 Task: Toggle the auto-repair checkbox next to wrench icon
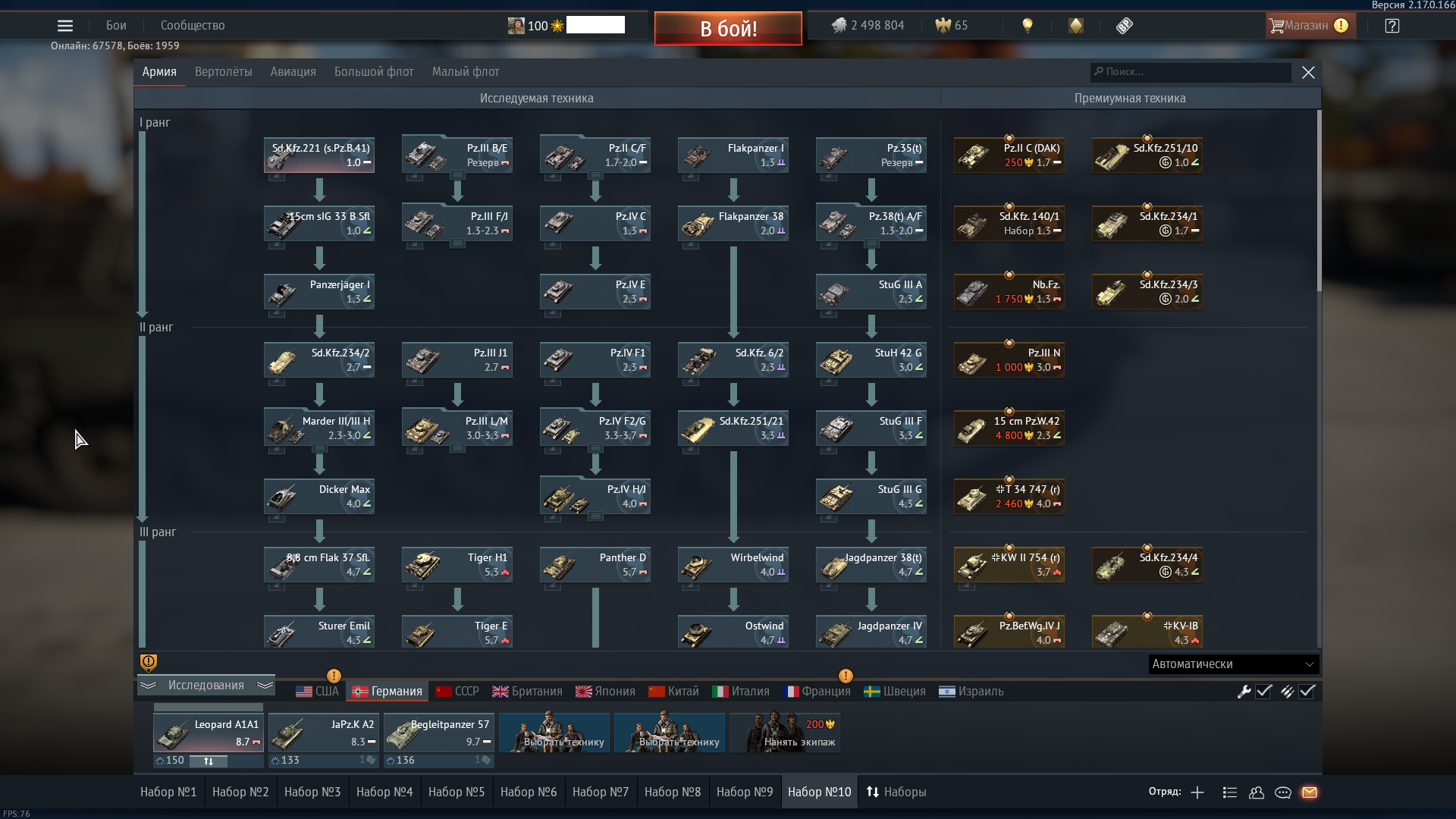coord(1261,691)
